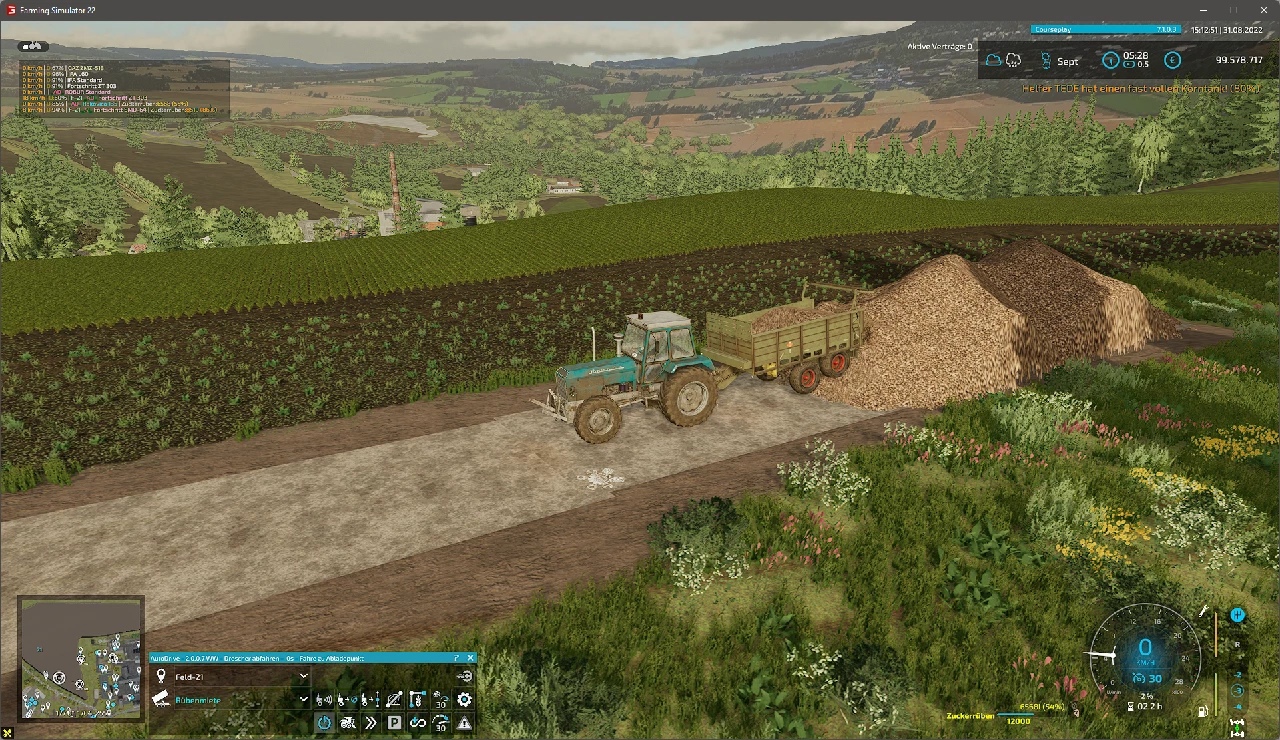This screenshot has width=1280, height=740.
Task: Open the Rübenmiete unload target dropdown
Action: pyautogui.click(x=304, y=700)
